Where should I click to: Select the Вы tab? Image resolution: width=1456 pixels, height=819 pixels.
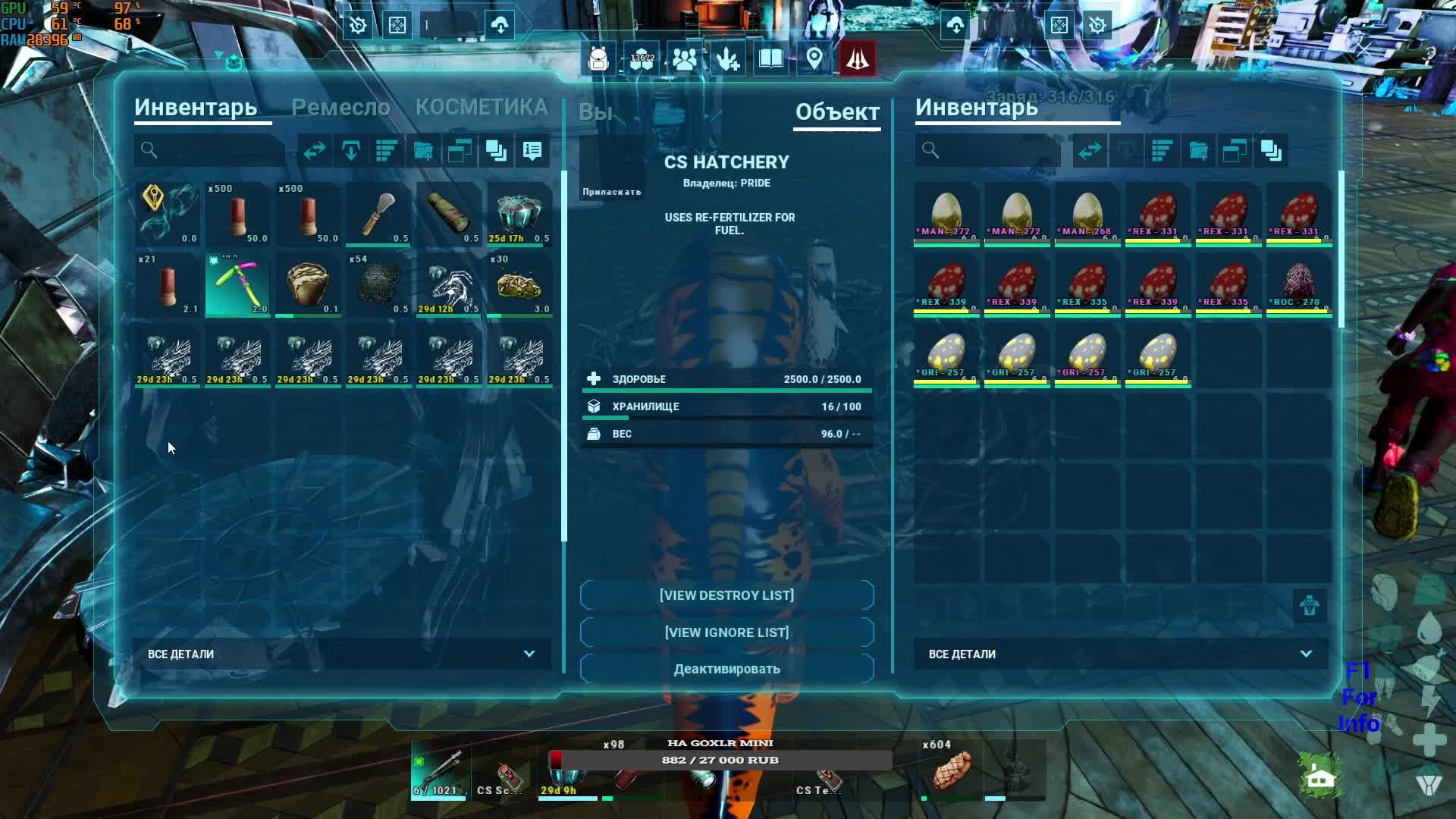pyautogui.click(x=595, y=112)
